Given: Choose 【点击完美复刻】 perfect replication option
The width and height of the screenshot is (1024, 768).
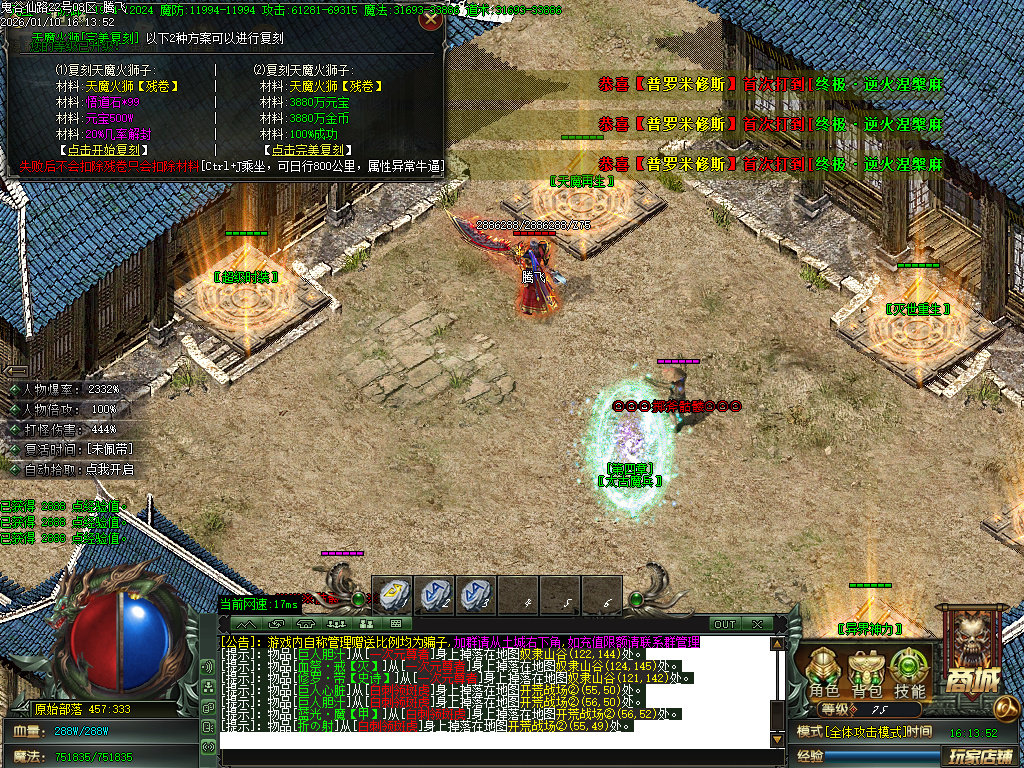Looking at the screenshot, I should 304,150.
